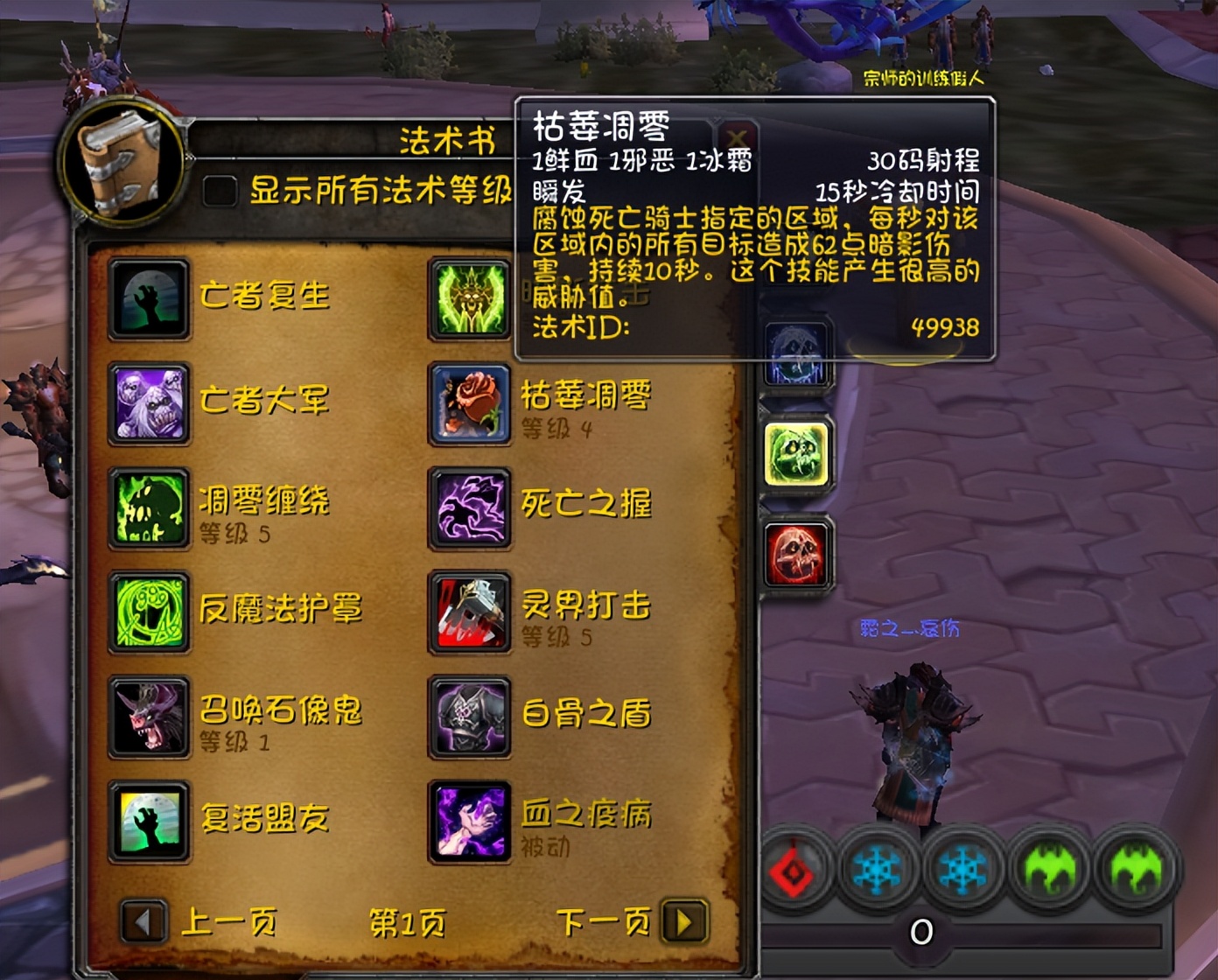The image size is (1218, 980).
Task: Click the 下一页 next page arrow
Action: click(684, 921)
